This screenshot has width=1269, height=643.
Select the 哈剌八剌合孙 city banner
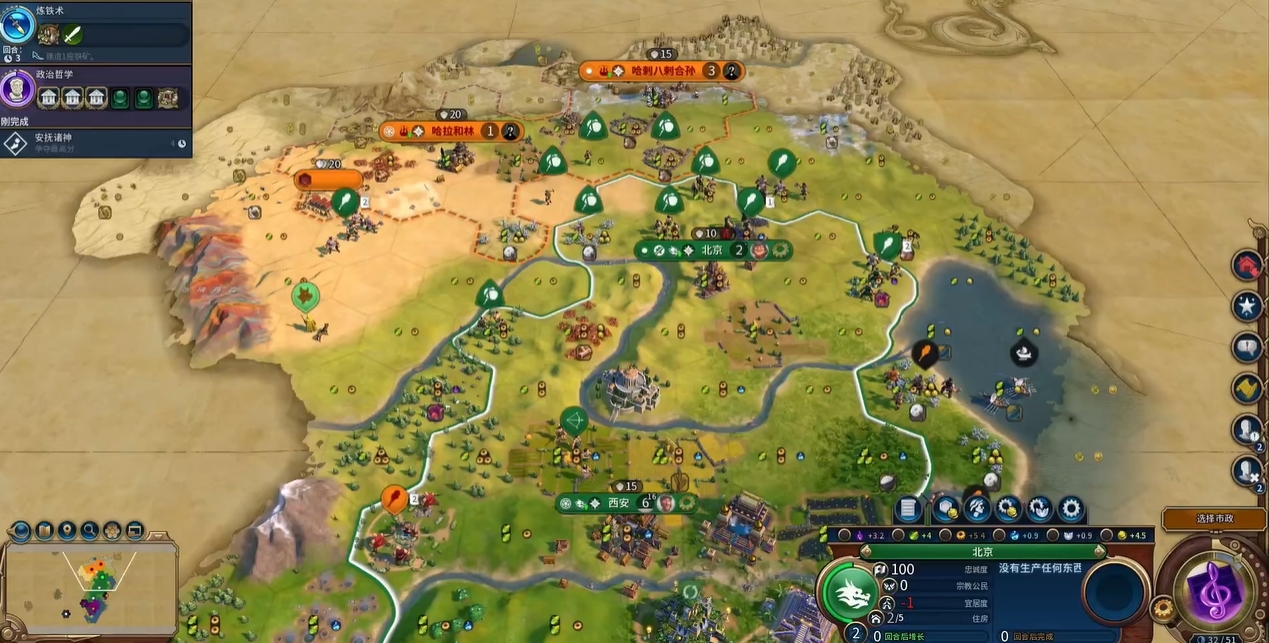tap(660, 70)
